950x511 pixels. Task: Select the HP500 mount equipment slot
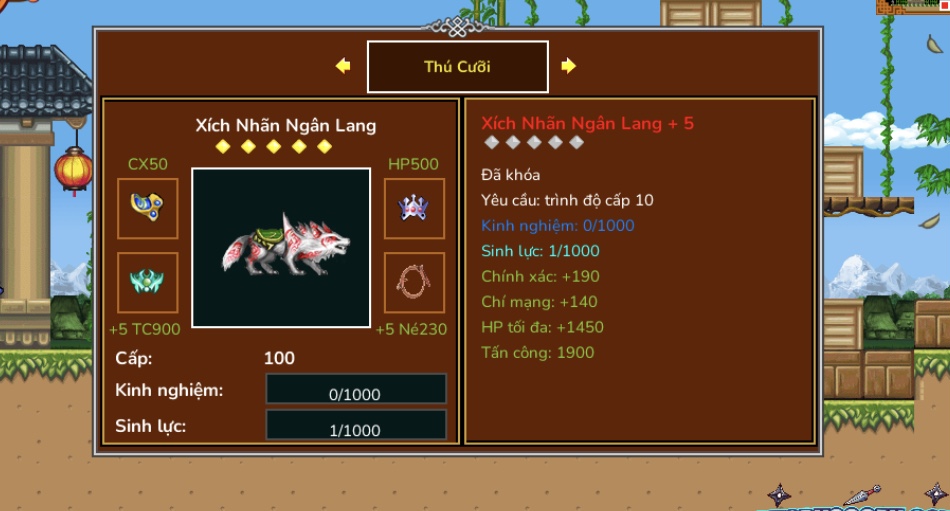[414, 208]
